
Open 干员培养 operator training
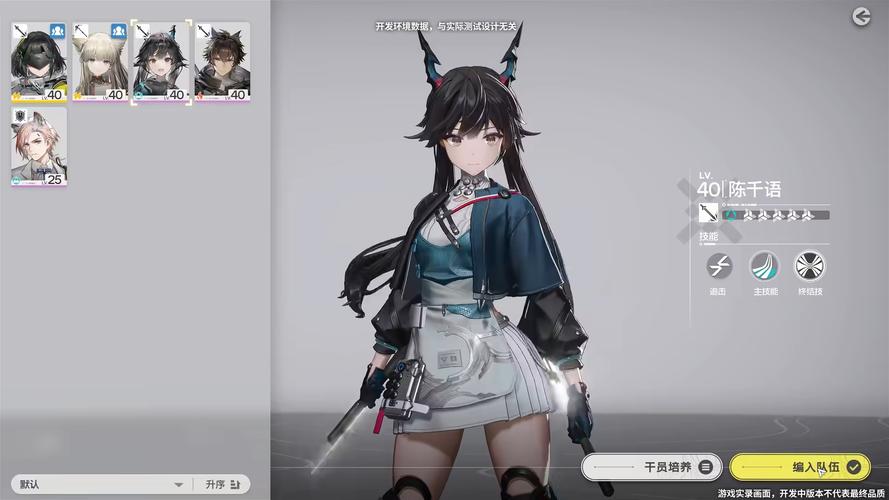650,466
